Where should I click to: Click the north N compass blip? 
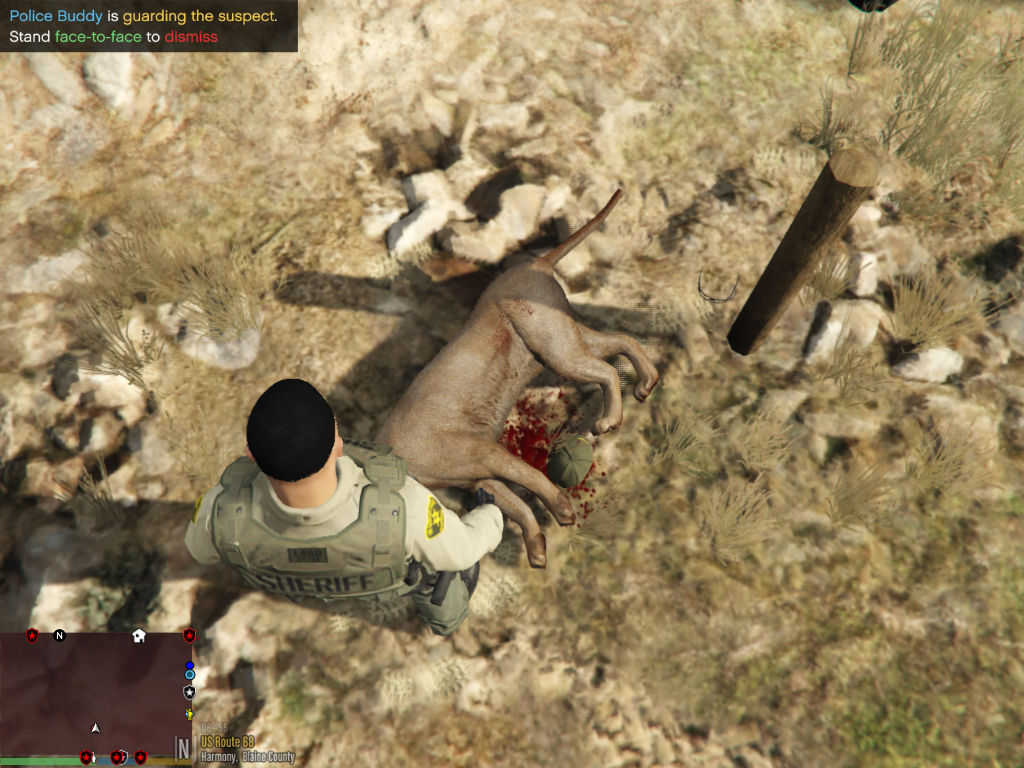click(59, 635)
